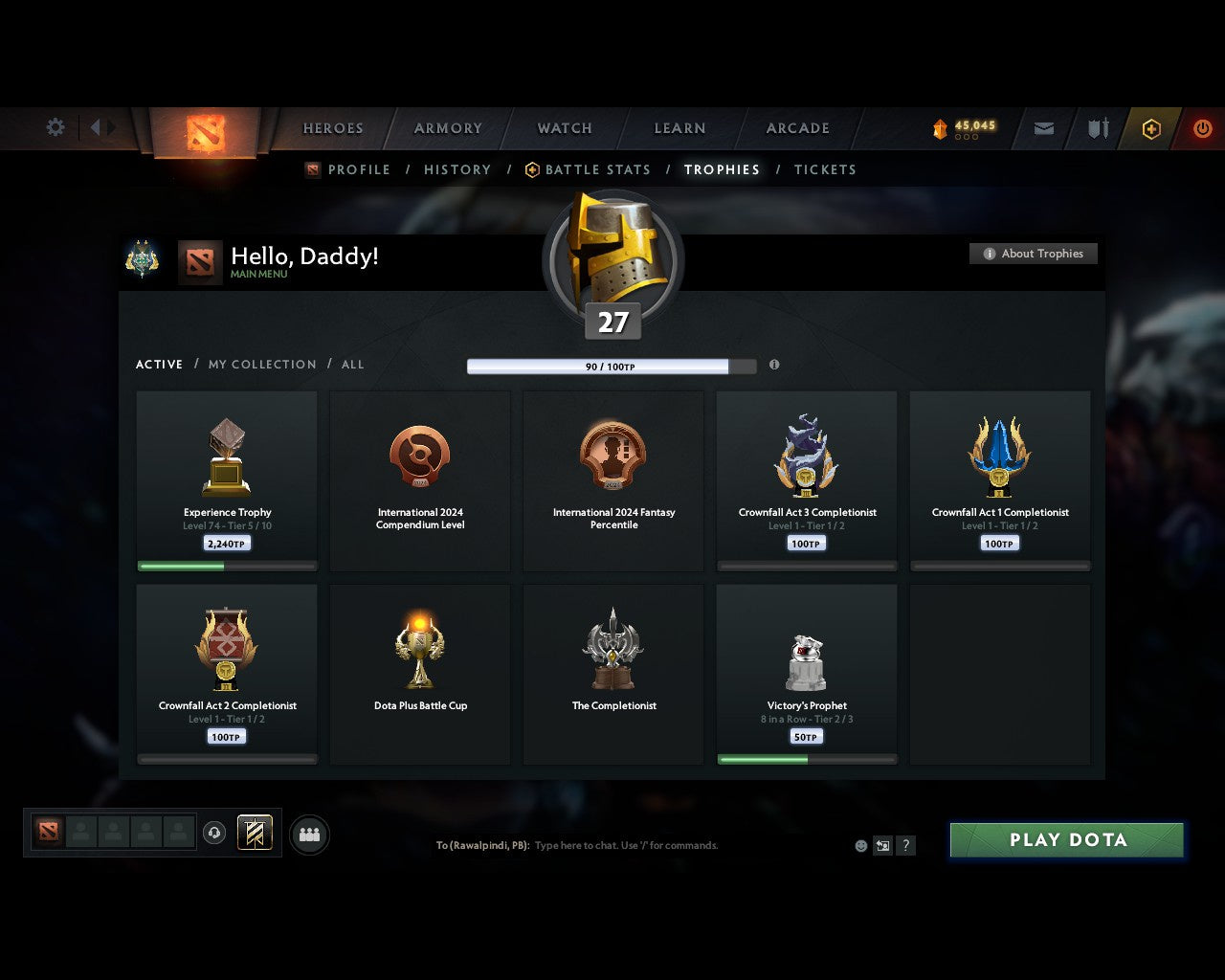Click the info icon beside the TP progress bar
Screen dimensions: 1225x980
click(774, 366)
